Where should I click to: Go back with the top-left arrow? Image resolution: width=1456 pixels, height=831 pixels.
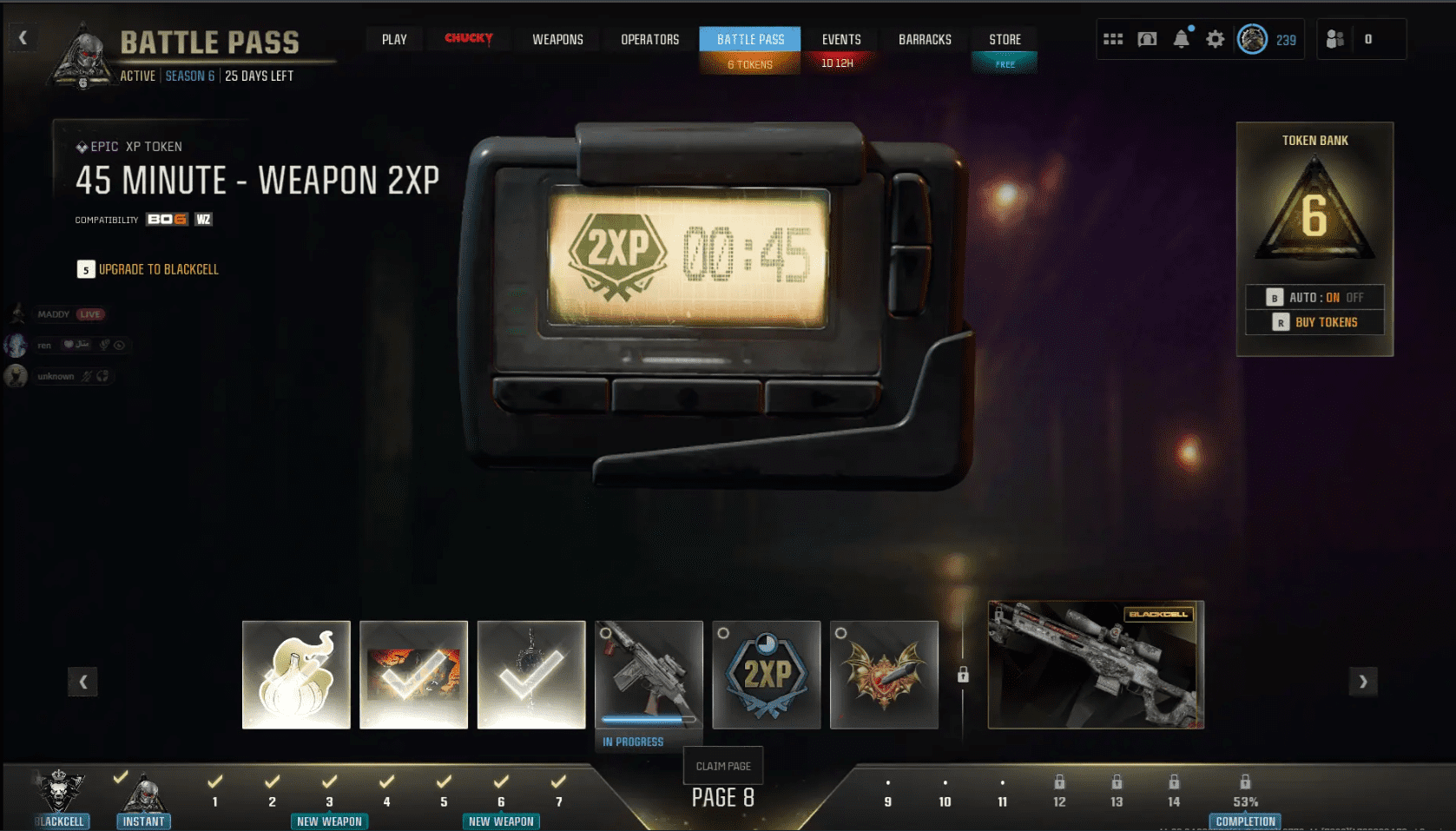[x=23, y=37]
